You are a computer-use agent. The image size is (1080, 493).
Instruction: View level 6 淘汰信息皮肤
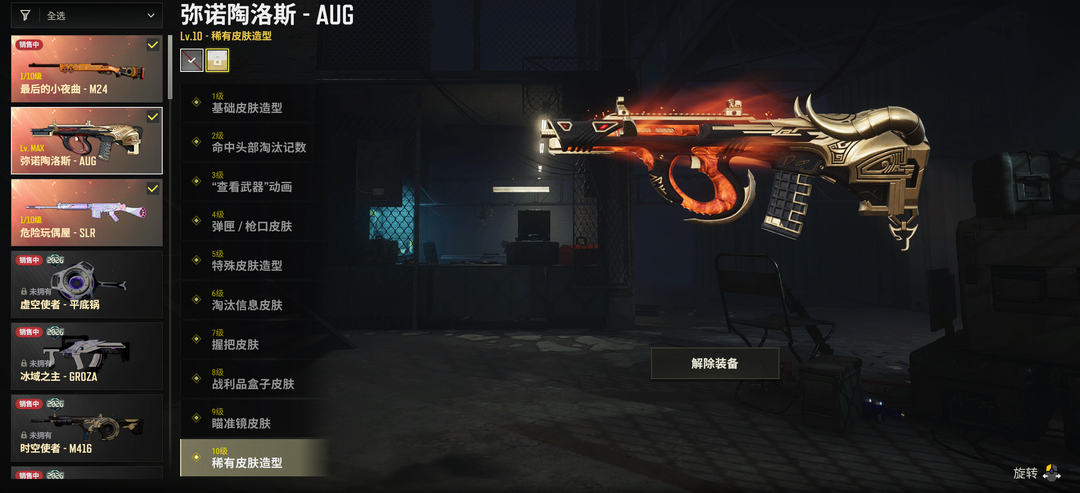click(x=254, y=301)
